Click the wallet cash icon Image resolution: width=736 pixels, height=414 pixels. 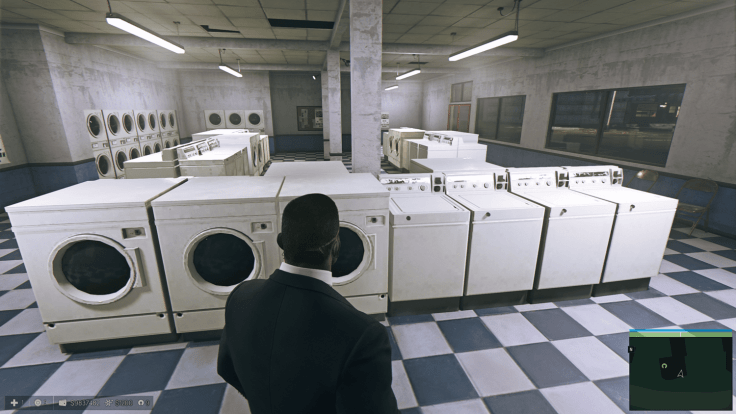[x=62, y=402]
